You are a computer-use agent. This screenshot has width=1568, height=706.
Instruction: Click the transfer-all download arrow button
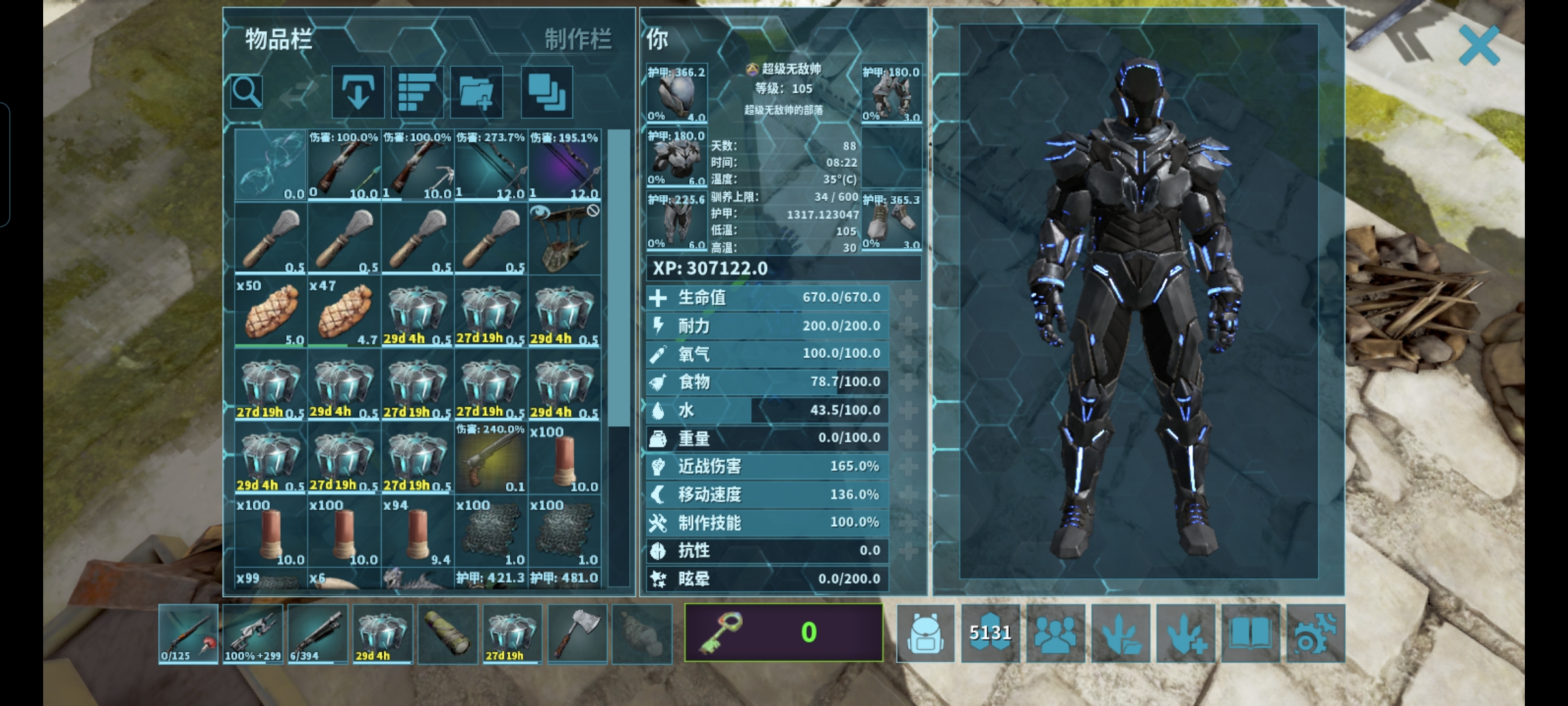tap(357, 92)
